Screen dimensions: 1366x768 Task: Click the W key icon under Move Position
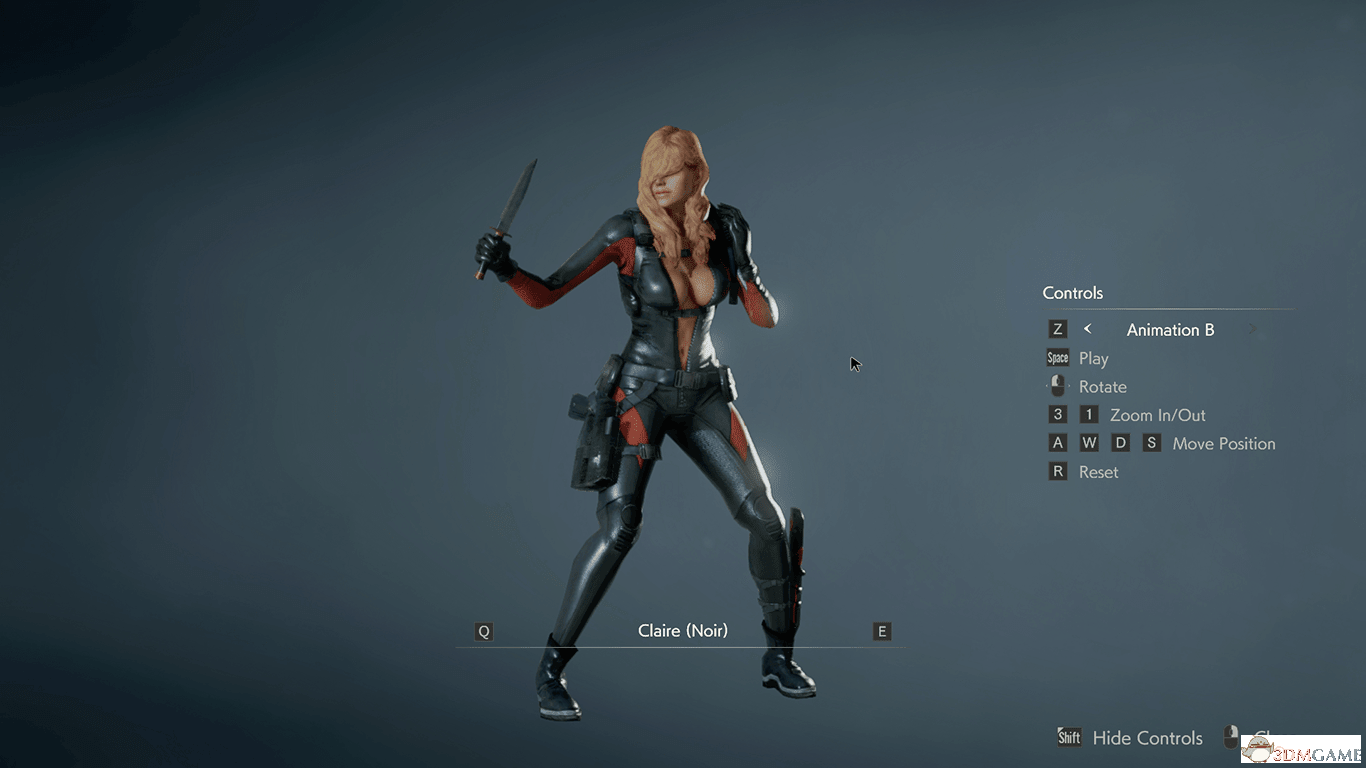pyautogui.click(x=1089, y=442)
